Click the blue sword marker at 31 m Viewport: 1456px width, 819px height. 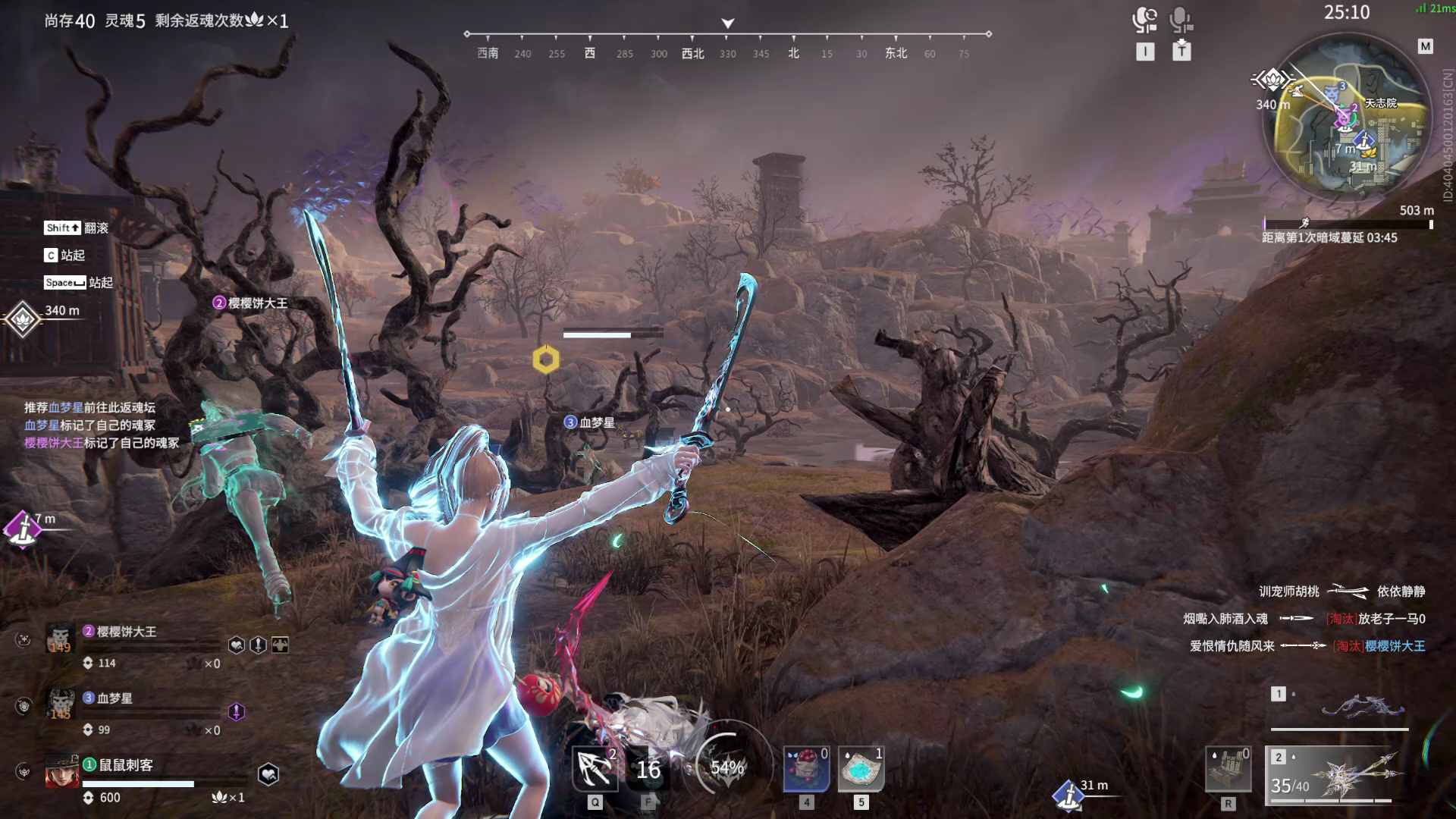(x=1068, y=794)
